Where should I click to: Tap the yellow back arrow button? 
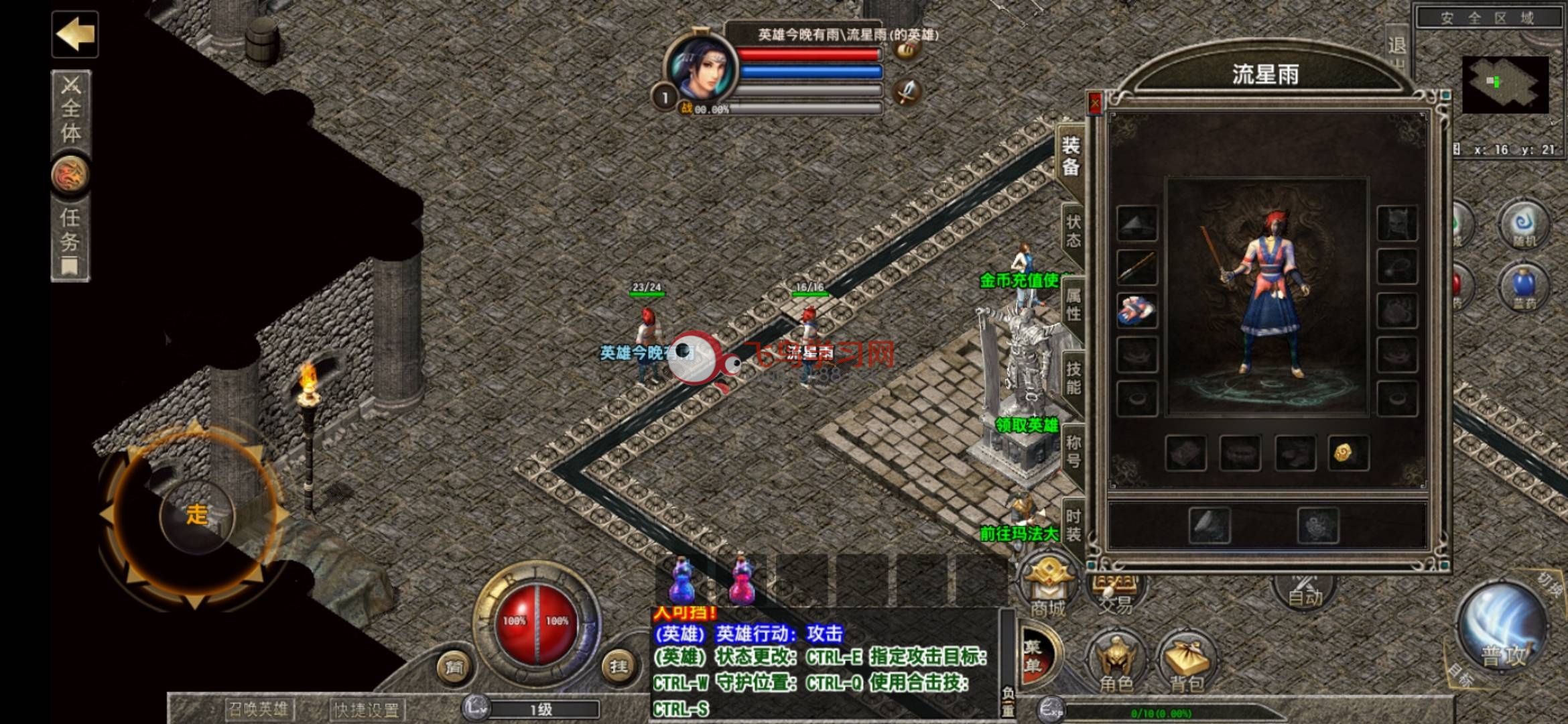coord(75,34)
